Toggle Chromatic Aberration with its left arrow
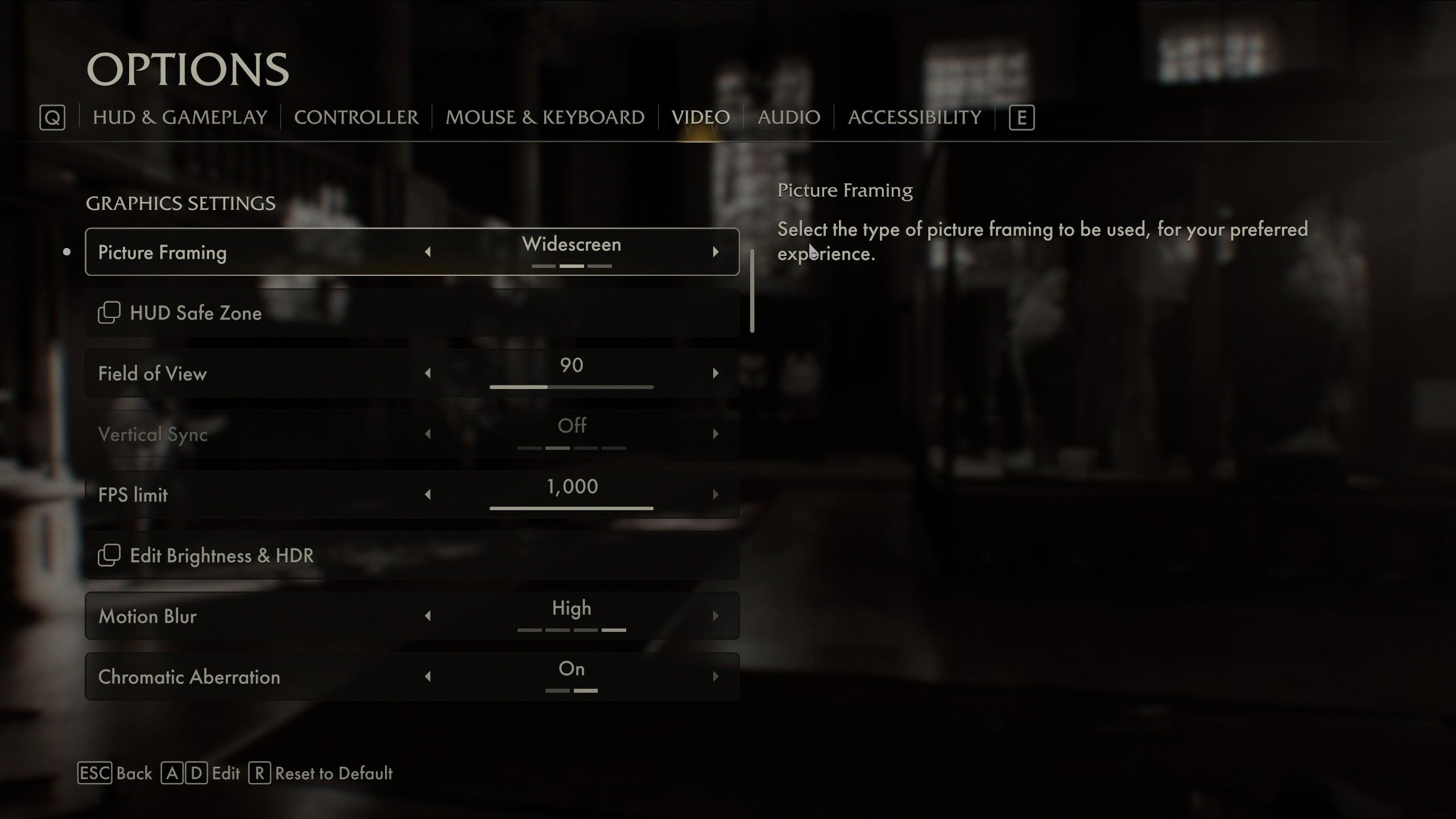The height and width of the screenshot is (819, 1456). pyautogui.click(x=428, y=677)
